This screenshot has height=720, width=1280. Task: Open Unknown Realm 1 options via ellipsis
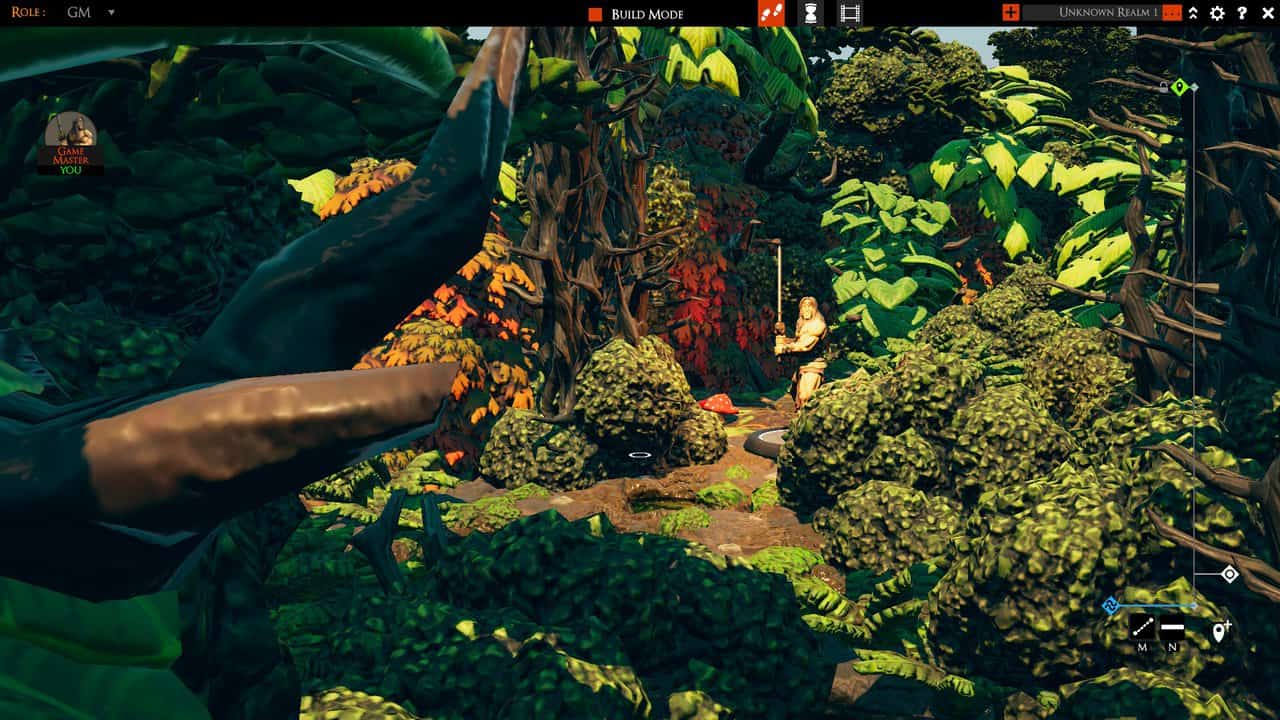coord(1171,12)
